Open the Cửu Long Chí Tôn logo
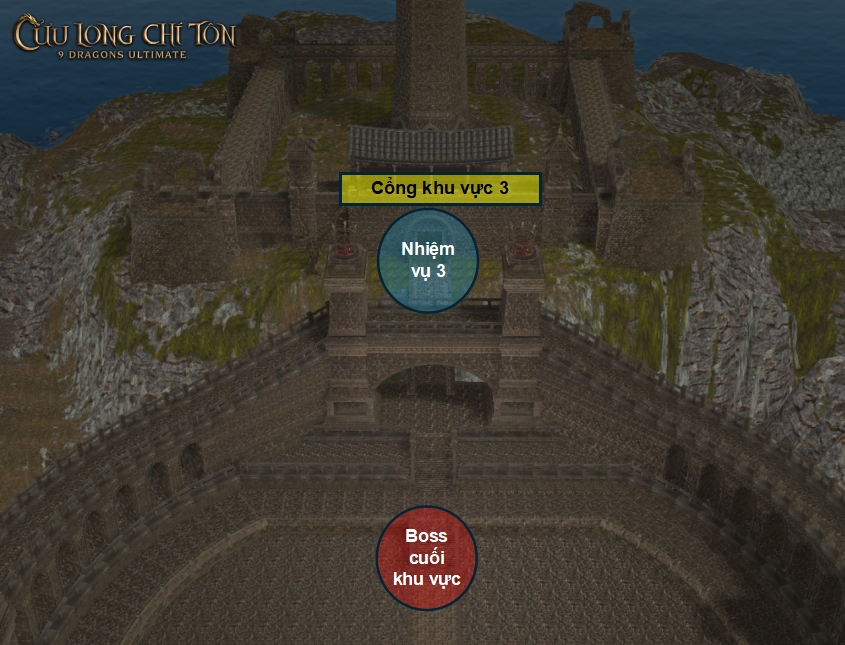Screen dimensions: 845x645 124,37
